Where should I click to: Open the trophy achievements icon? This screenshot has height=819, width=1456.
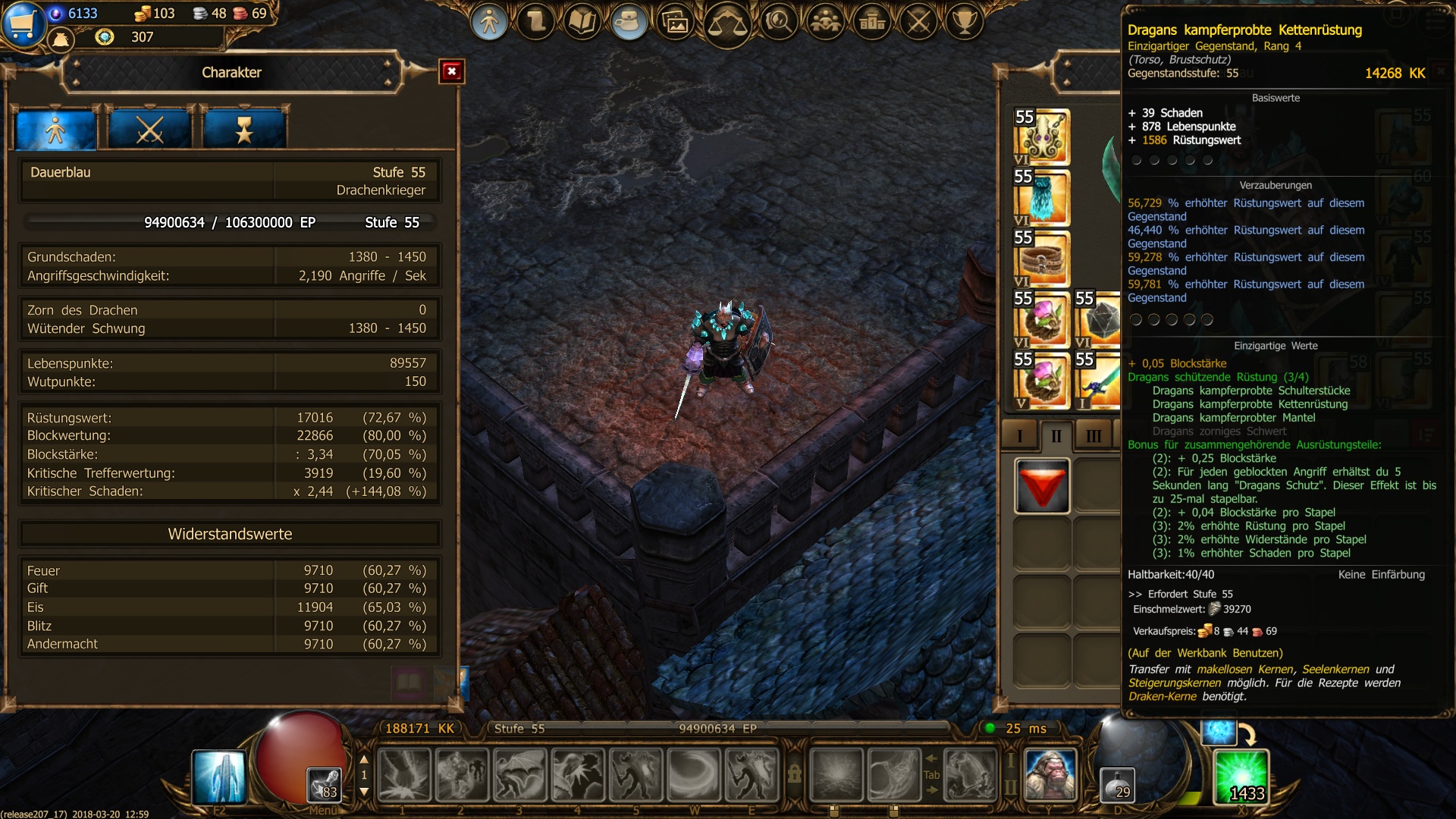tap(965, 21)
